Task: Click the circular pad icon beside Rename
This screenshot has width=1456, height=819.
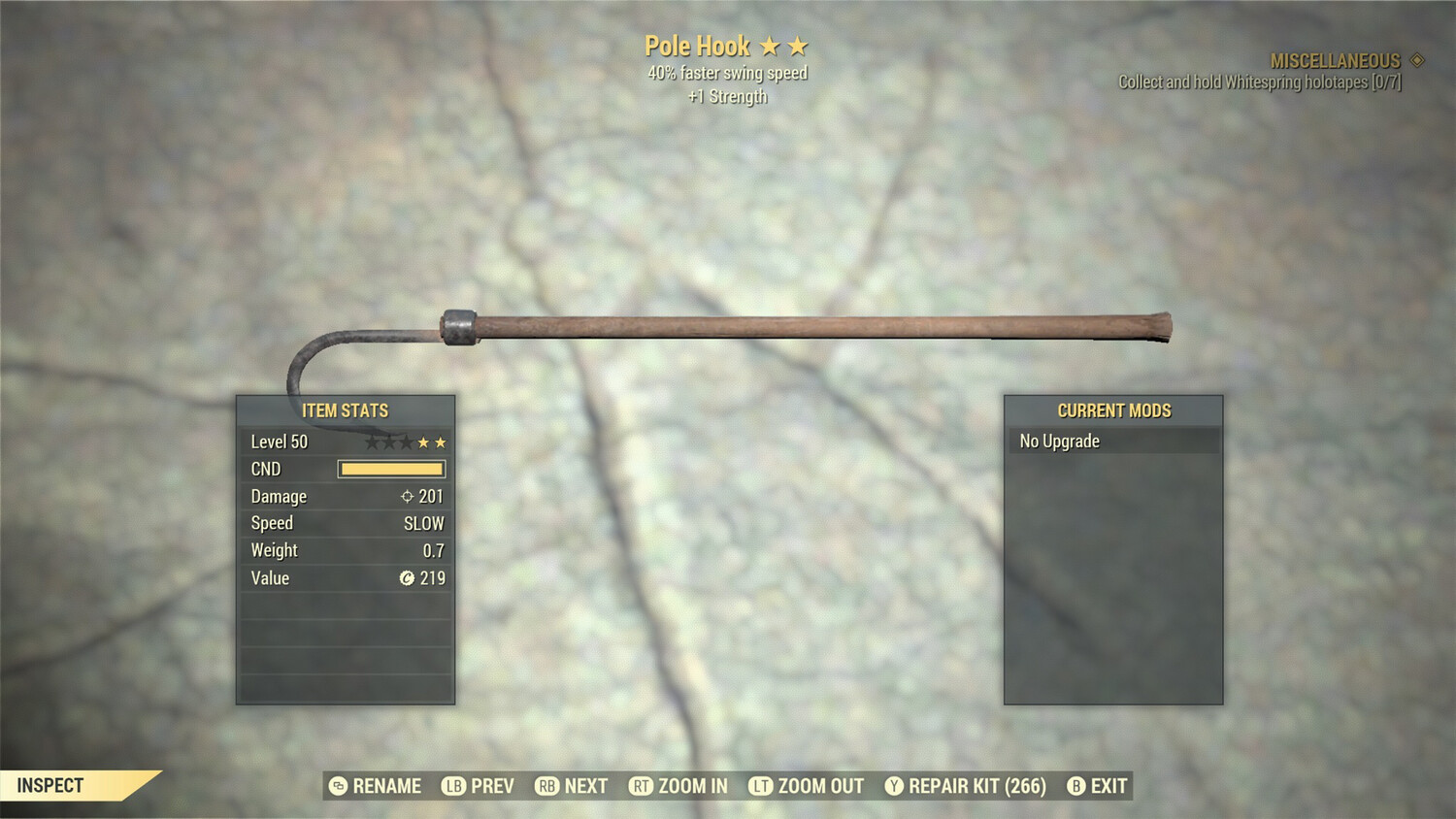Action: [338, 786]
